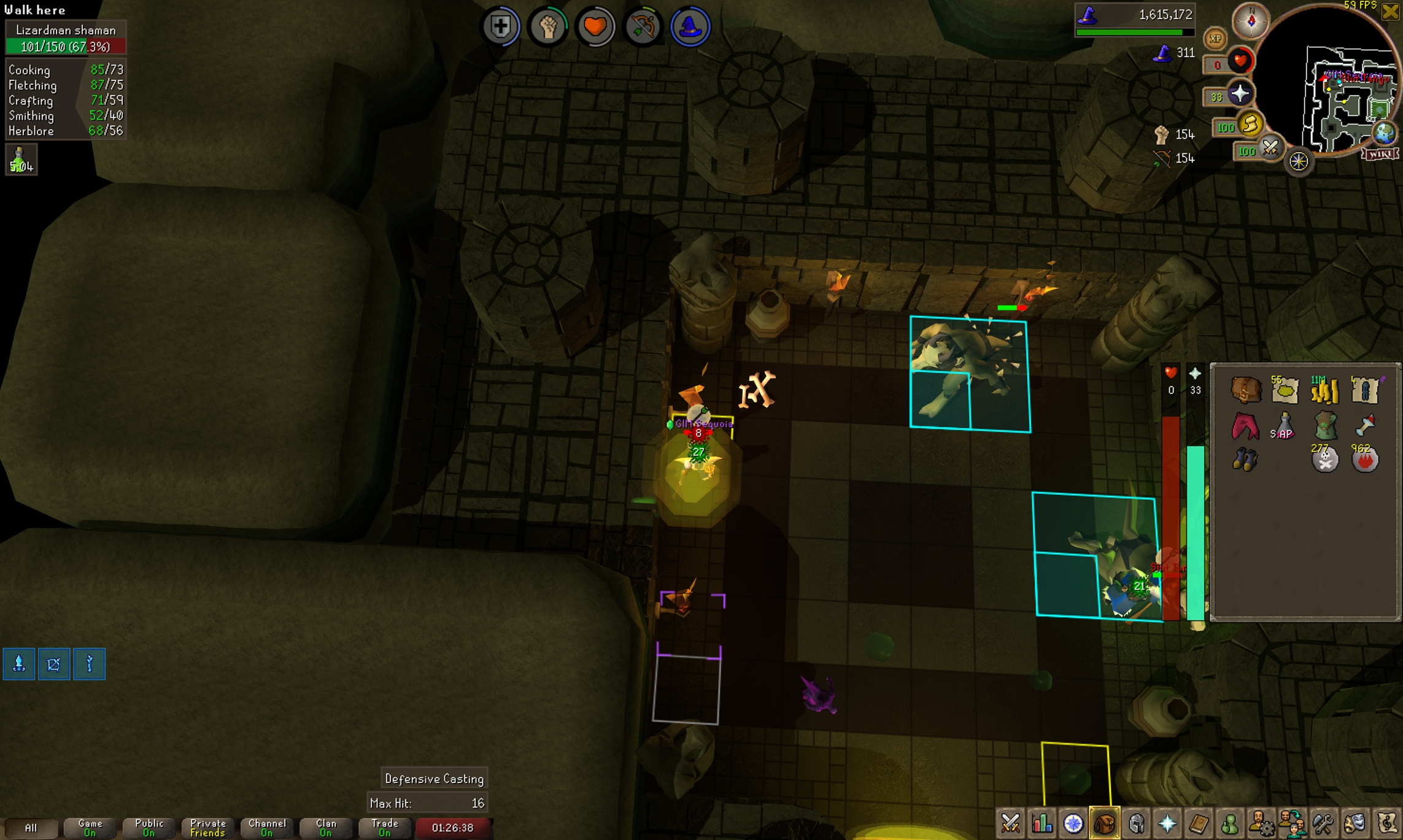
Task: Select the potion labeled S.AP
Action: (1284, 425)
